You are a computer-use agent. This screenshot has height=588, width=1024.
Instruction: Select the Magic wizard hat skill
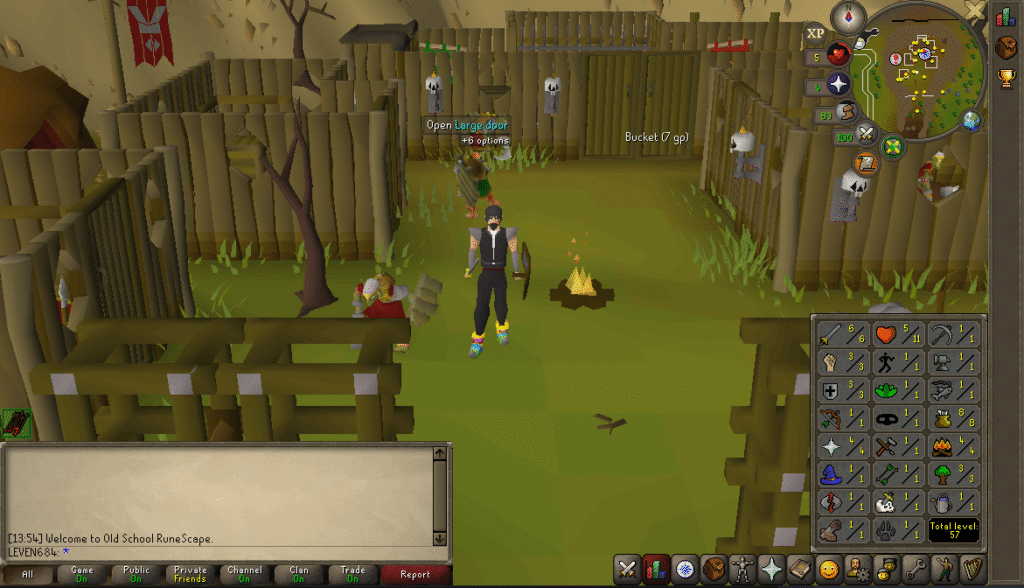coord(842,473)
